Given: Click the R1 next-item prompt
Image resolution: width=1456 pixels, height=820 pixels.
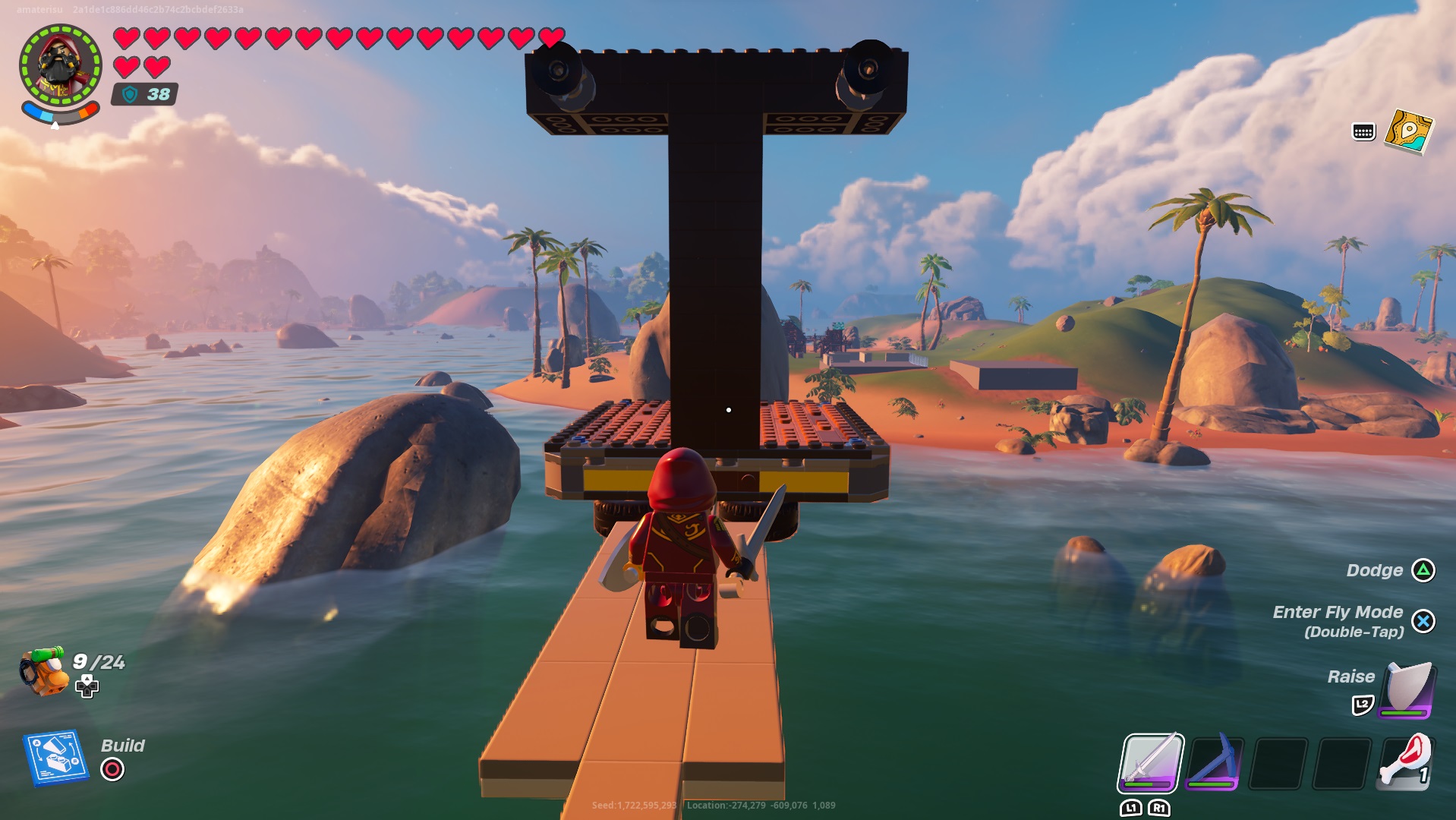Looking at the screenshot, I should click(x=1159, y=807).
